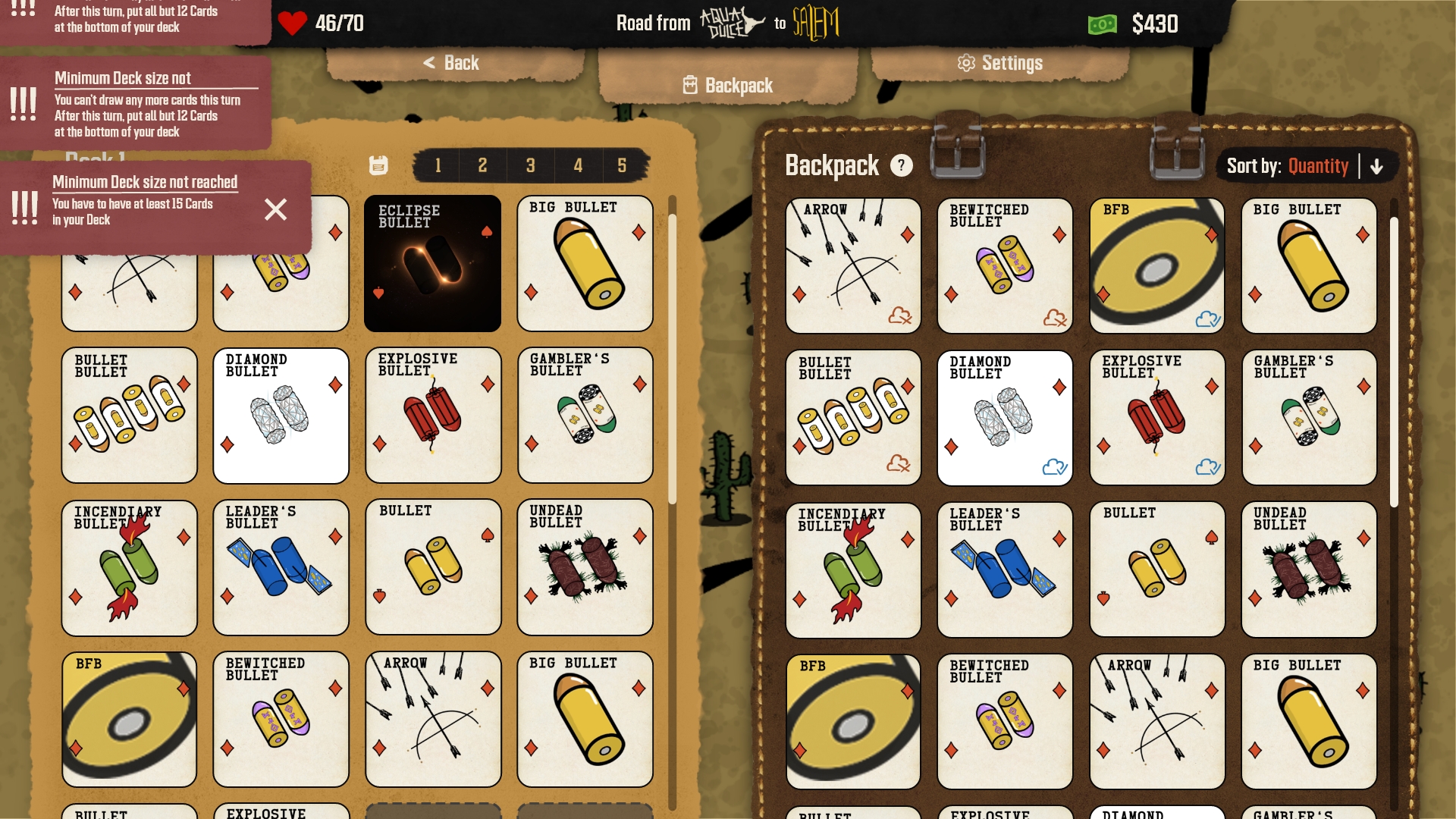Switch to deck slot 2
1456x819 pixels.
click(x=482, y=165)
